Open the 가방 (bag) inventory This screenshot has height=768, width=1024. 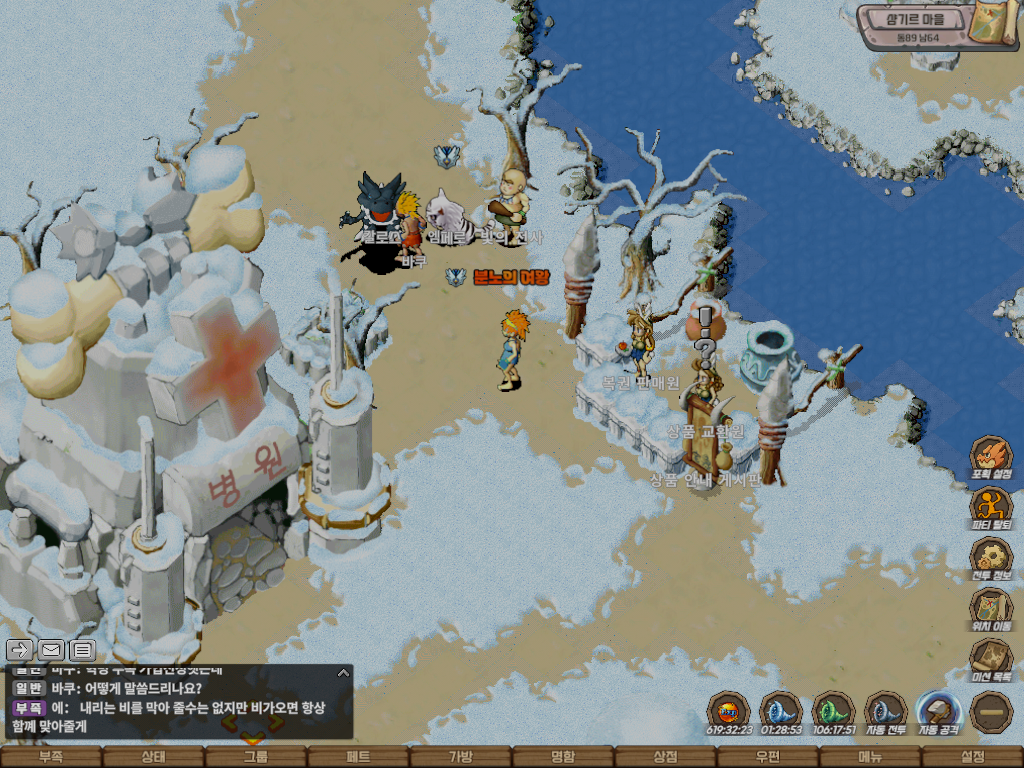[460, 757]
